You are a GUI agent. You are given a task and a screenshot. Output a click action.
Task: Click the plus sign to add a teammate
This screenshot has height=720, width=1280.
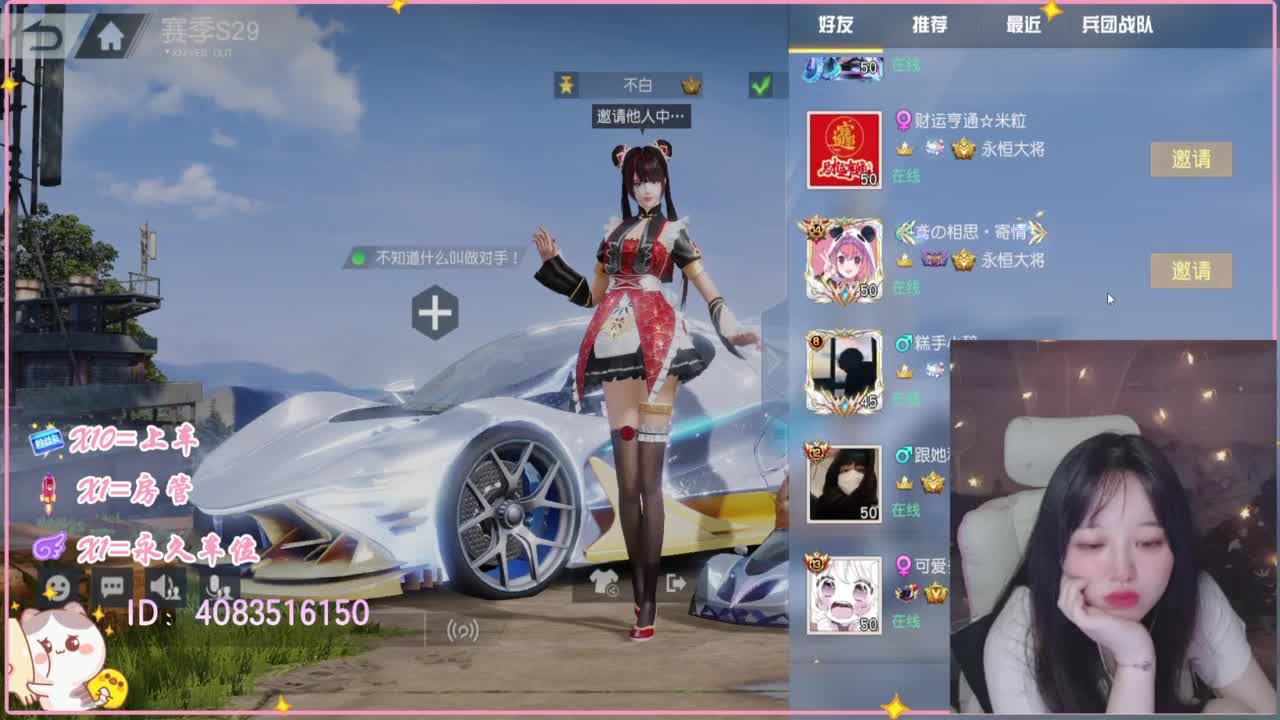click(434, 314)
